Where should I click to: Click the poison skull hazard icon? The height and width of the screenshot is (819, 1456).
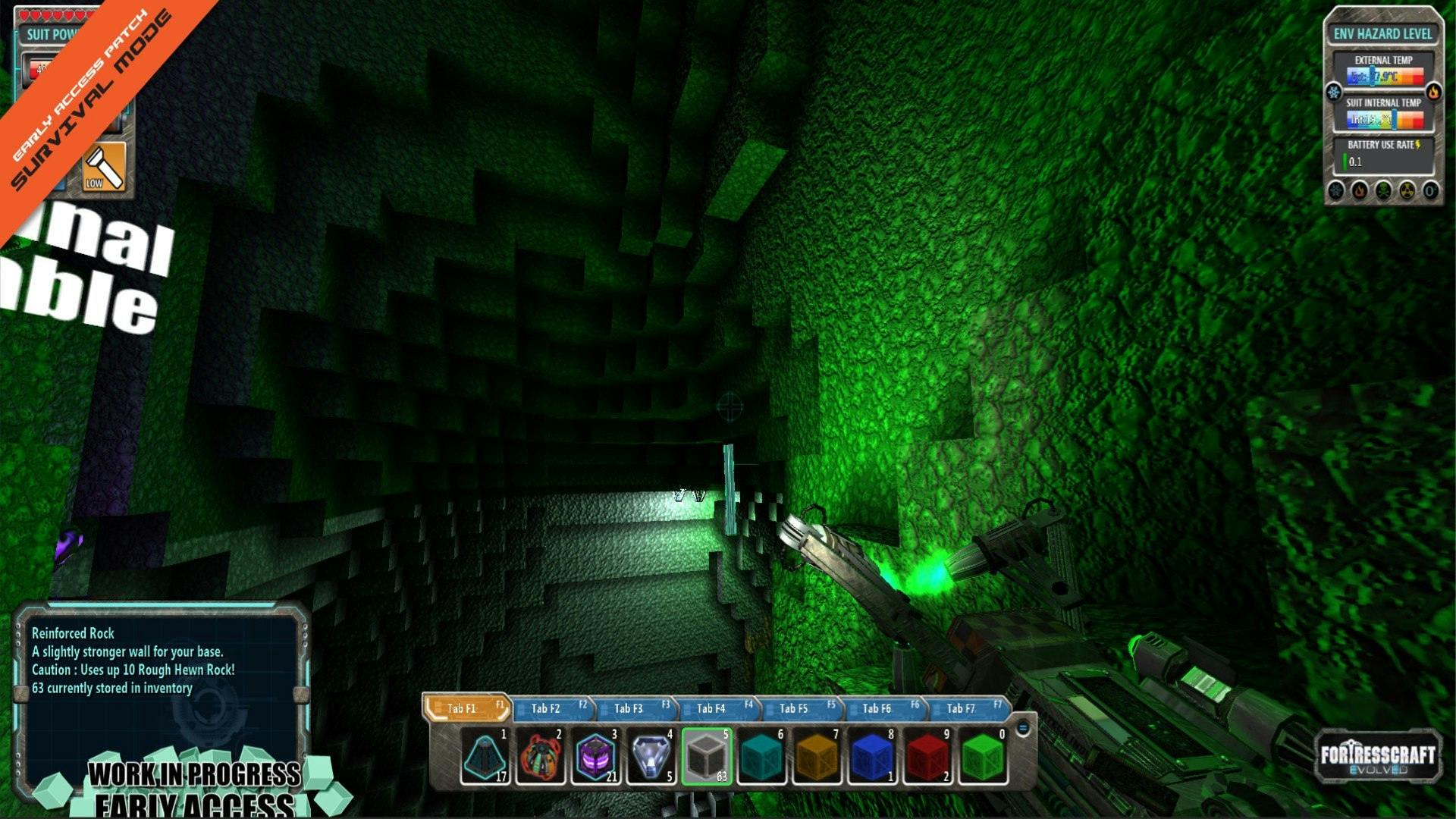click(1382, 190)
